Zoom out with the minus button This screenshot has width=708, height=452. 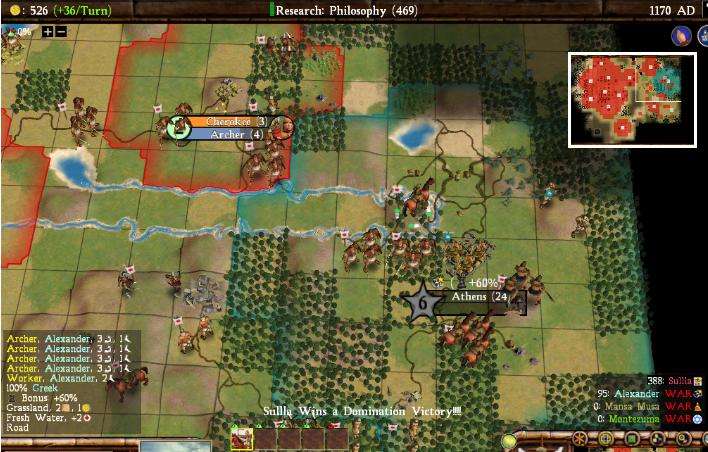[x=61, y=31]
